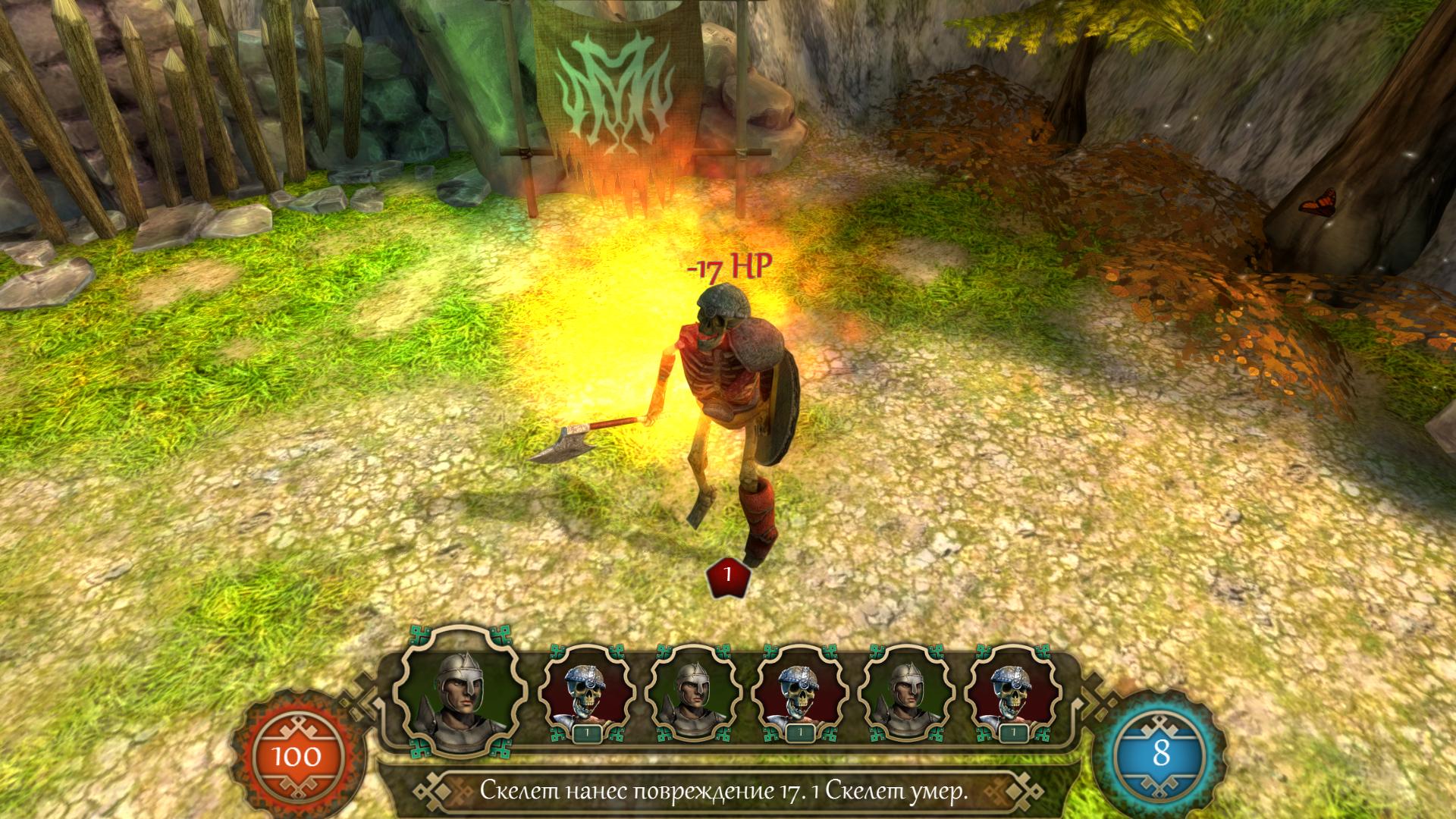Select the skeleton's red stack count marker
The image size is (1456, 819).
pos(727,575)
